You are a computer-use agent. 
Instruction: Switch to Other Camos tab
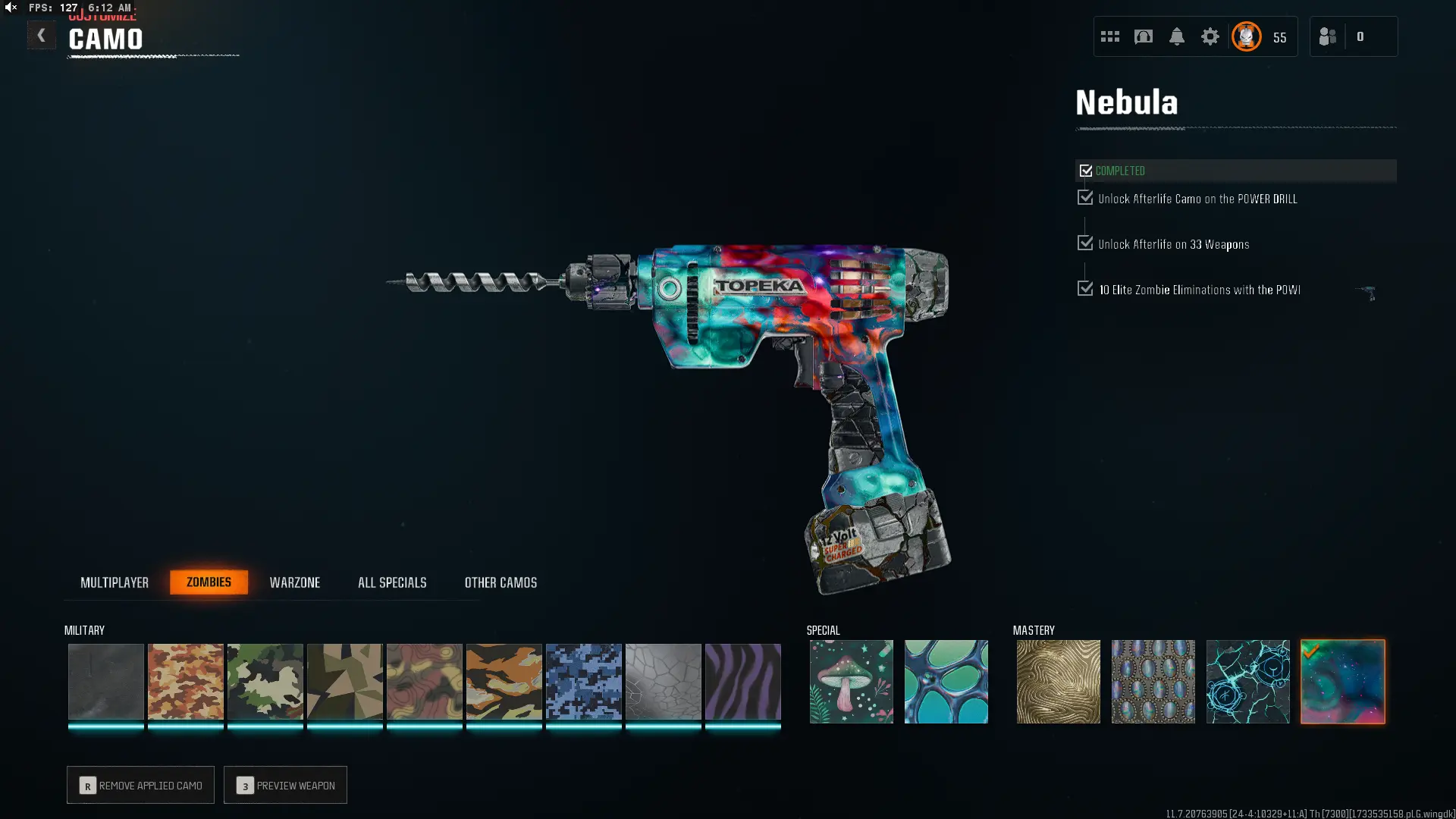[x=500, y=582]
